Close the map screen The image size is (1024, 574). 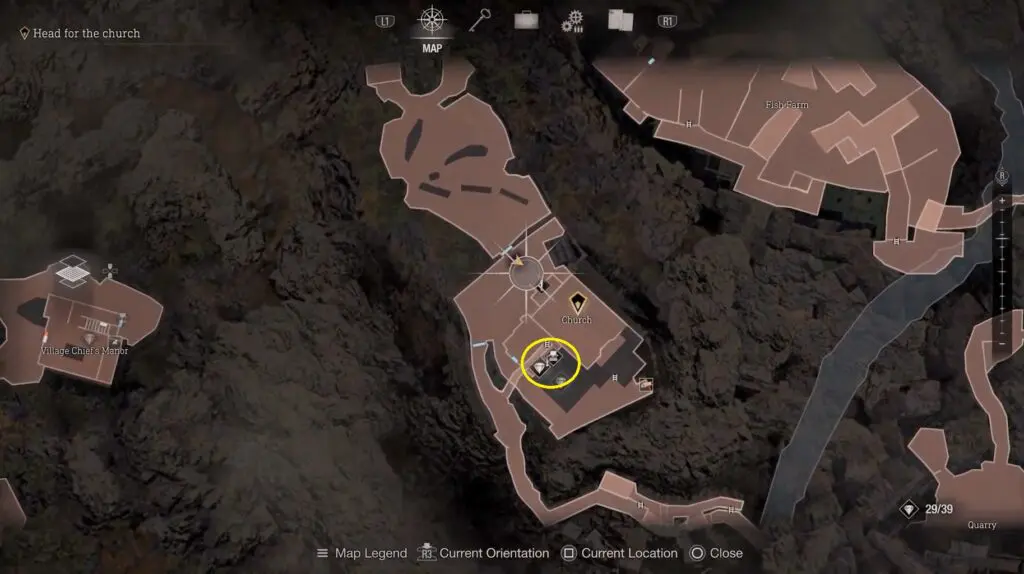(x=715, y=553)
